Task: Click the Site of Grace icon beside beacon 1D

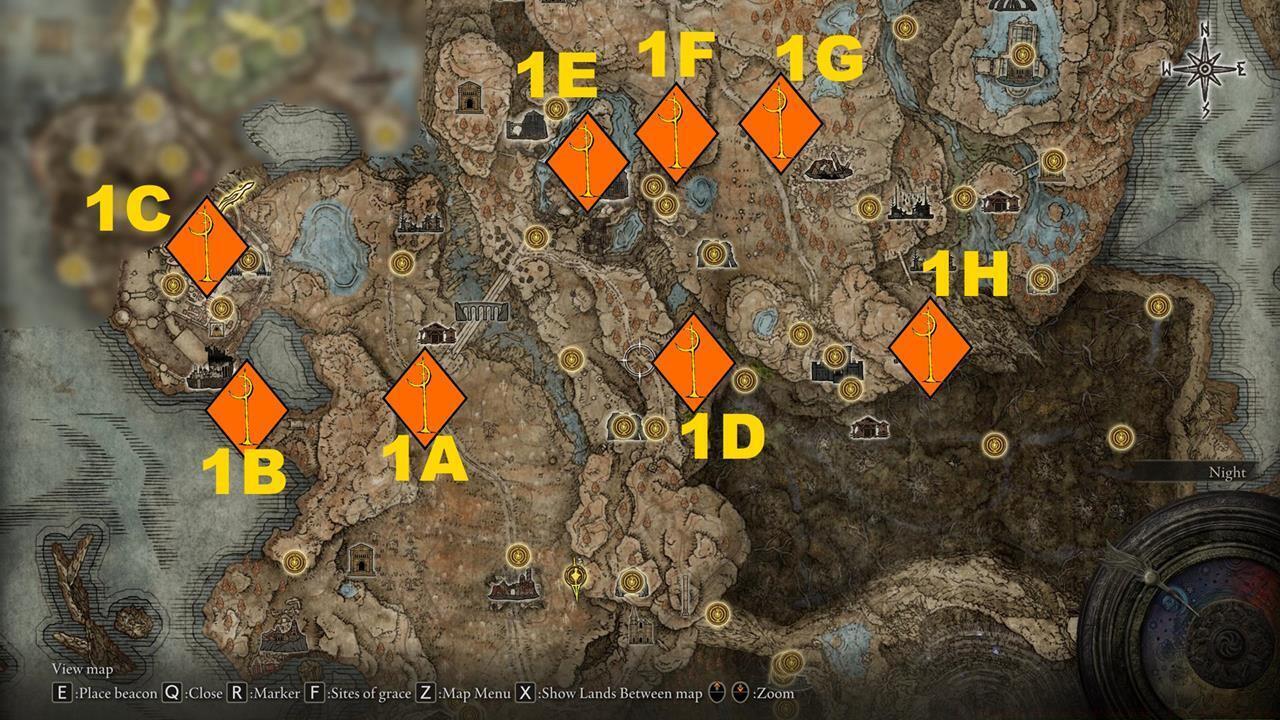Action: coord(744,381)
